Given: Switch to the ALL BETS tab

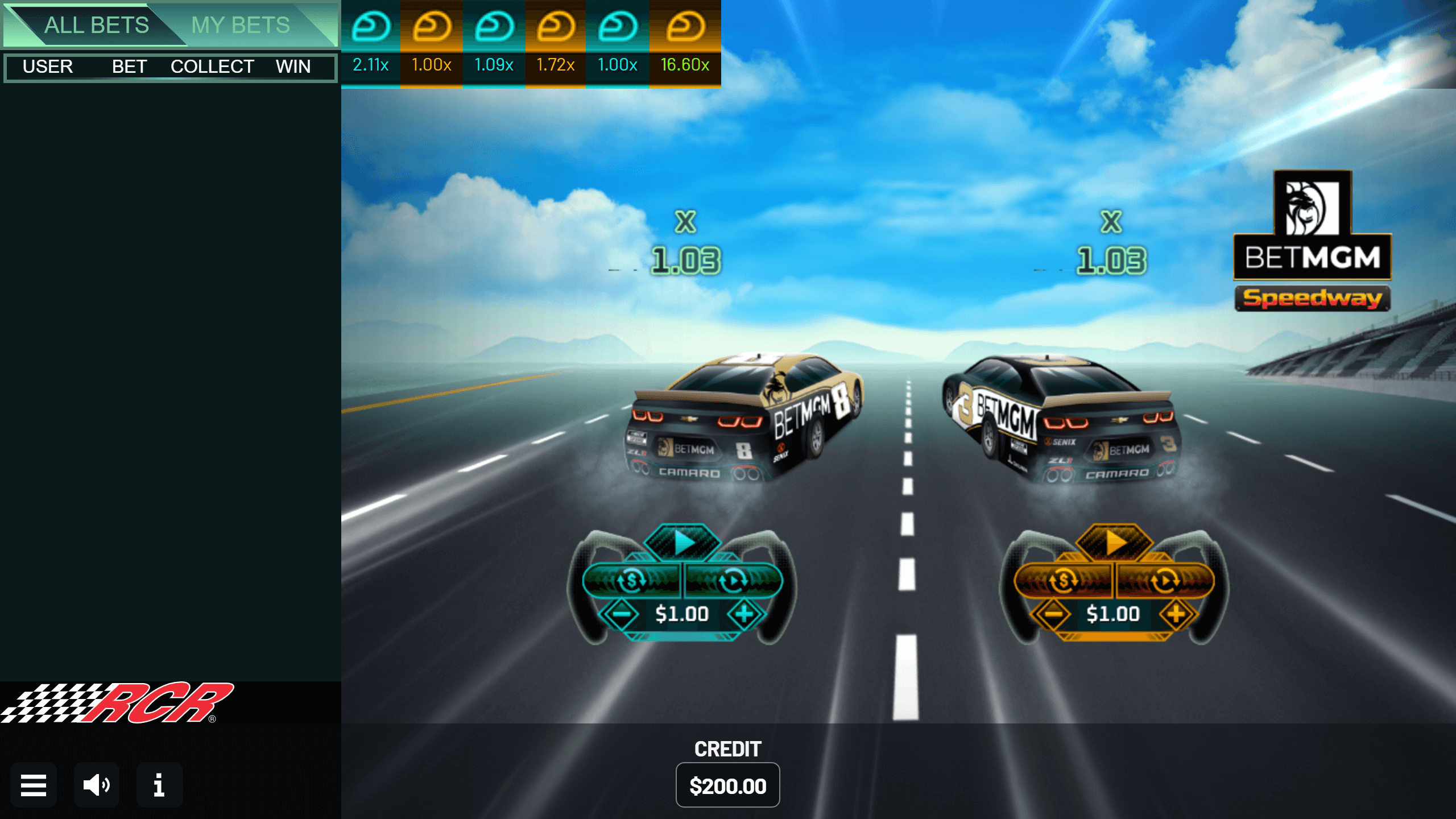Looking at the screenshot, I should [x=97, y=25].
